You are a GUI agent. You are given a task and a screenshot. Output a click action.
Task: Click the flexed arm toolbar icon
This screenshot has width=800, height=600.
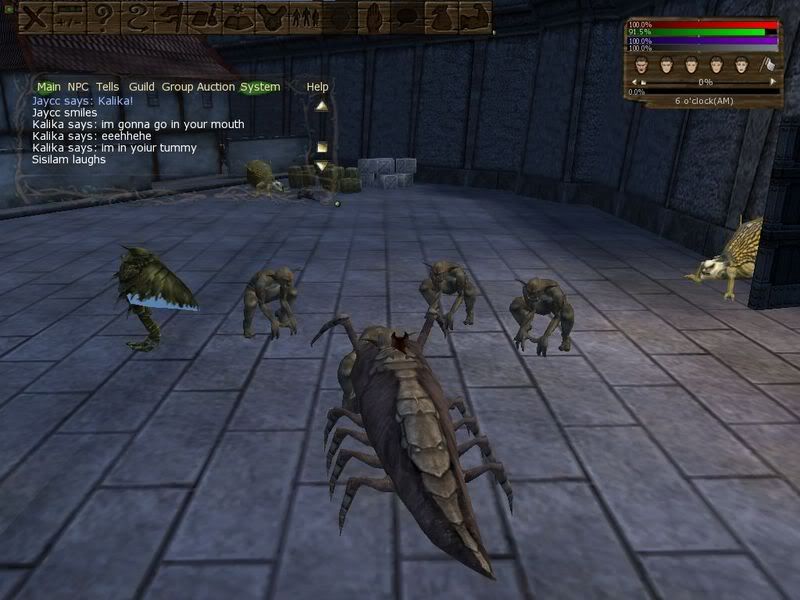474,16
